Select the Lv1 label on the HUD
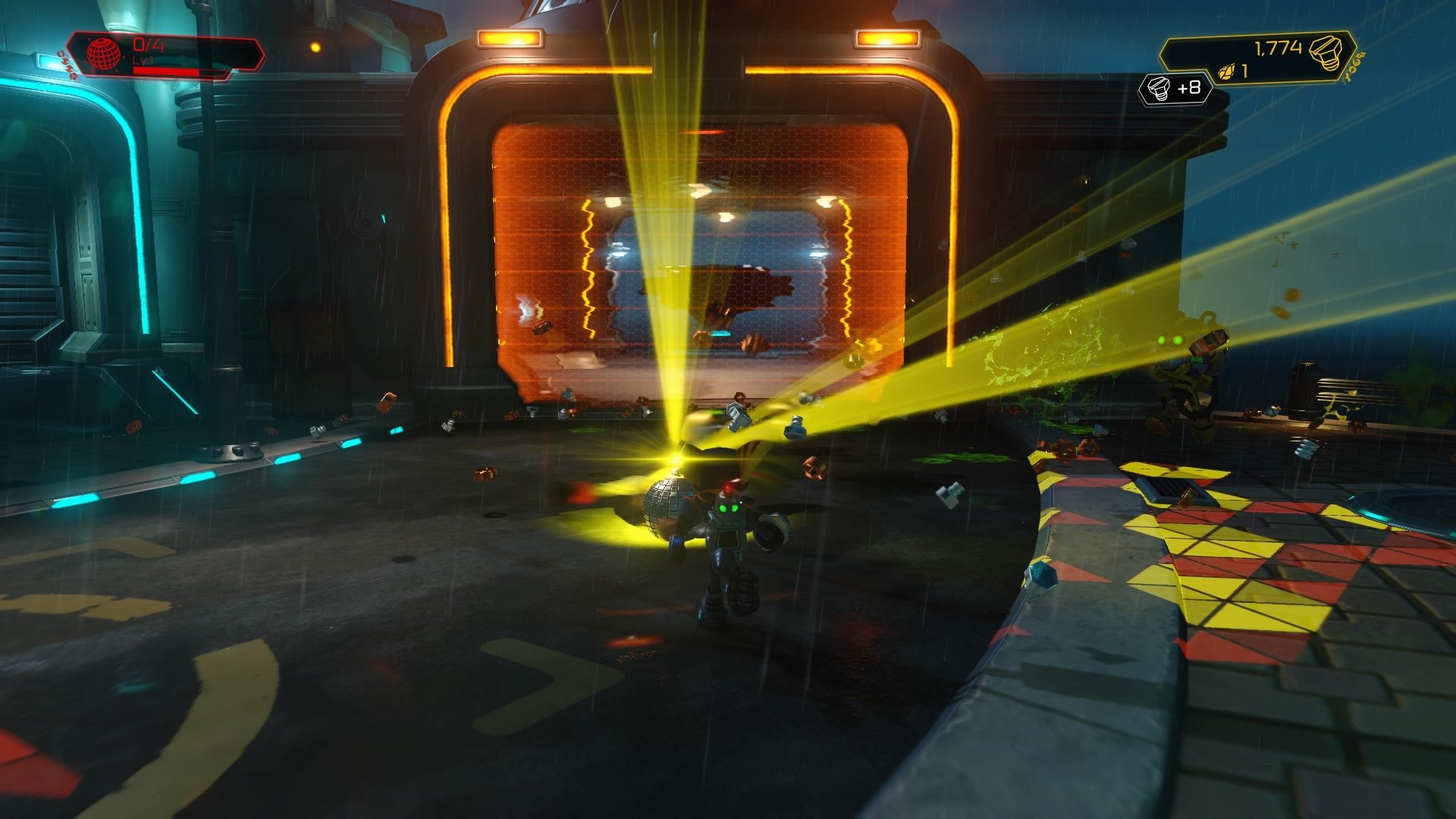The image size is (1456, 819). [x=142, y=61]
